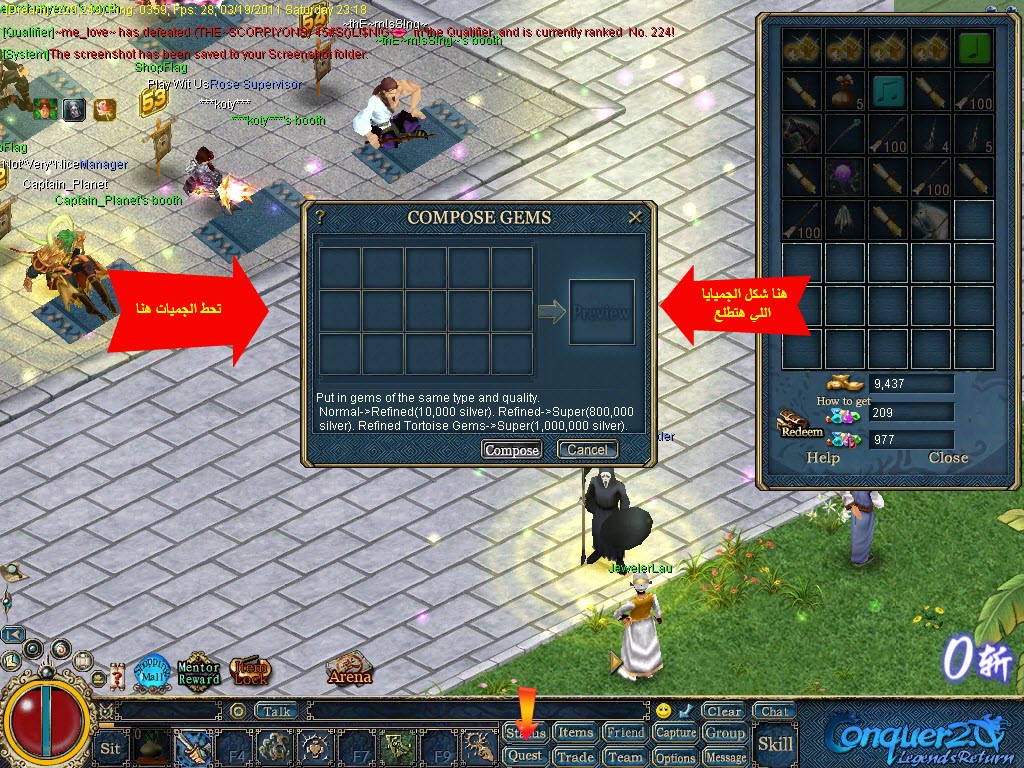Viewport: 1024px width, 768px height.
Task: Click the Compose button
Action: coord(512,450)
